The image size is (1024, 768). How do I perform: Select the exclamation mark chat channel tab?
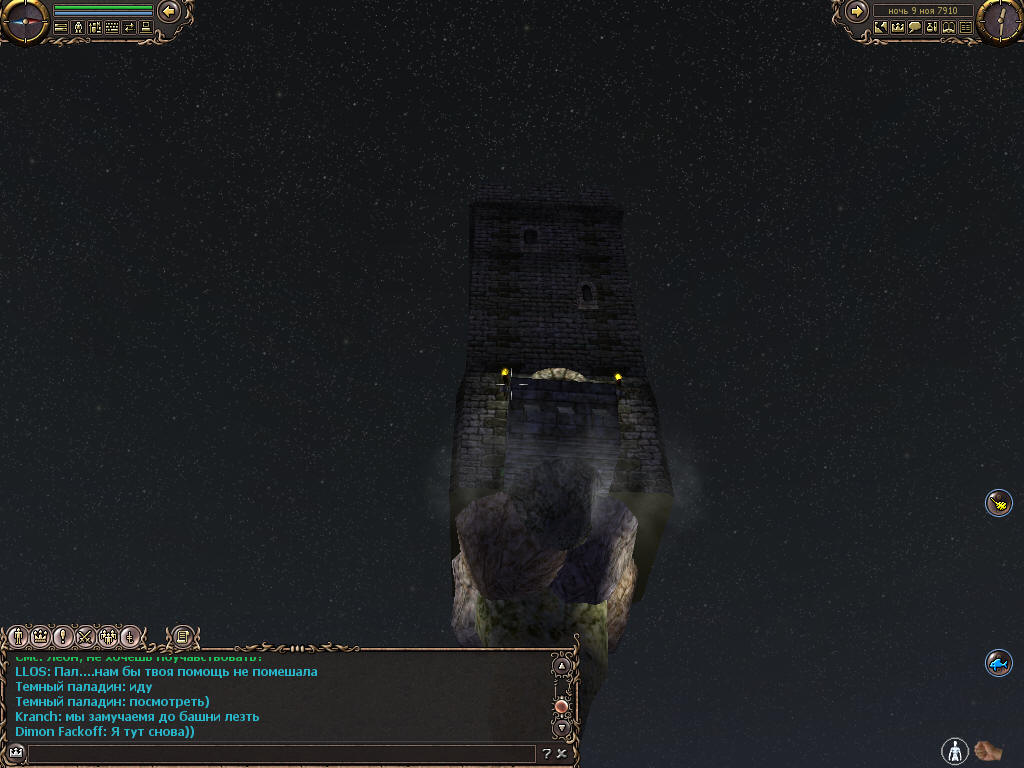(62, 636)
